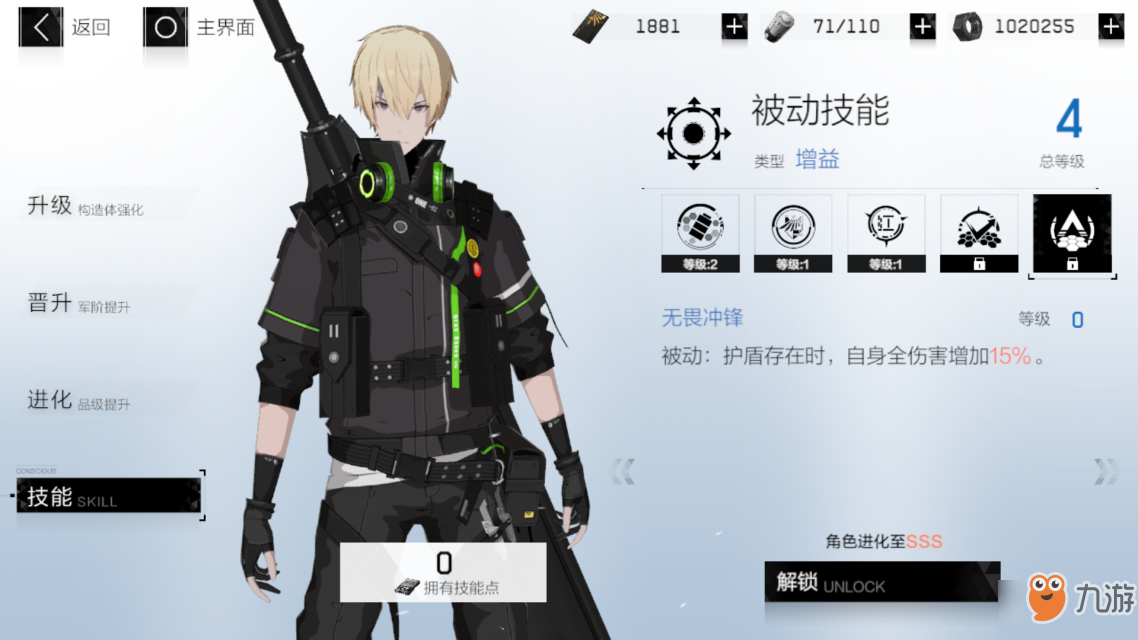This screenshot has width=1138, height=640.
Task: Add nuts currency with plus beside 1020255
Action: (1111, 27)
